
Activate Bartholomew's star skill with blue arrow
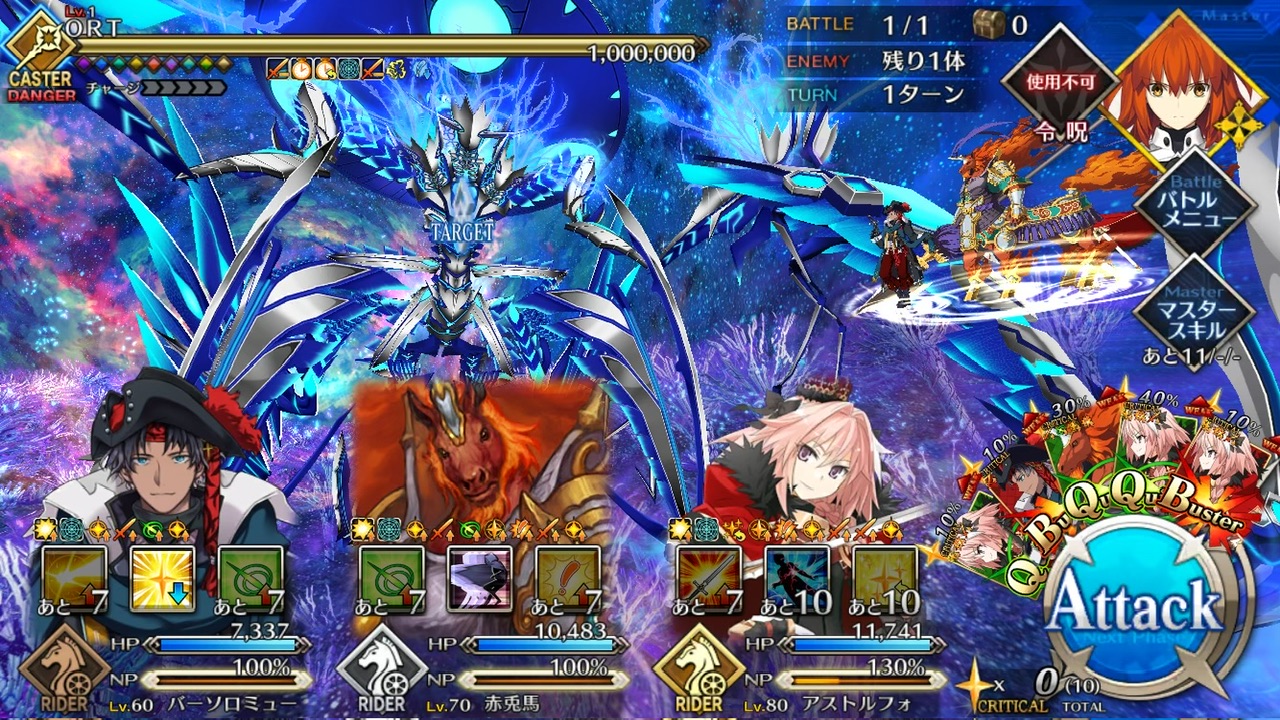coord(163,579)
